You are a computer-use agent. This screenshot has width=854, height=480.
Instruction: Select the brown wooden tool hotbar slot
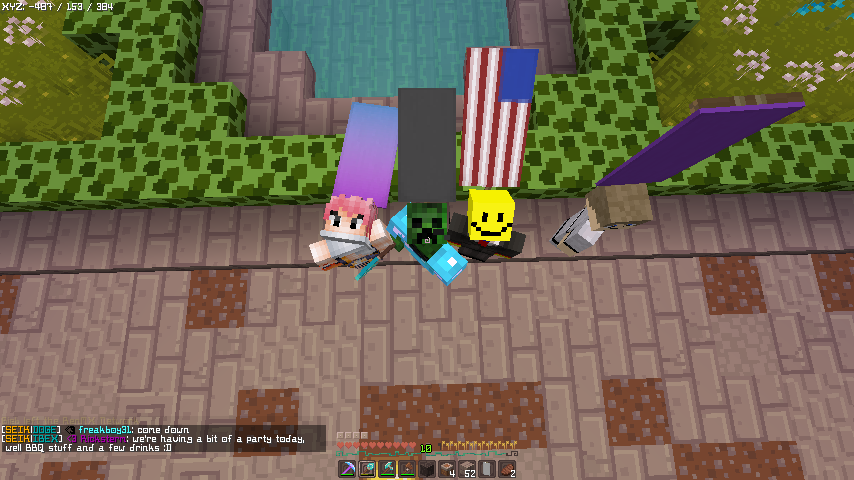[407, 469]
